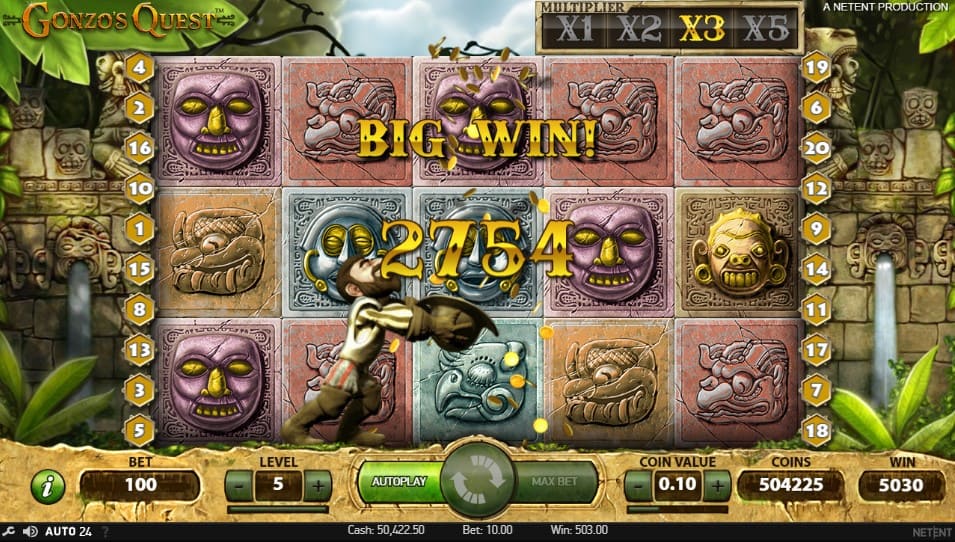The width and height of the screenshot is (955, 542).
Task: Highlight payline 10 marker
Action: coord(139,186)
